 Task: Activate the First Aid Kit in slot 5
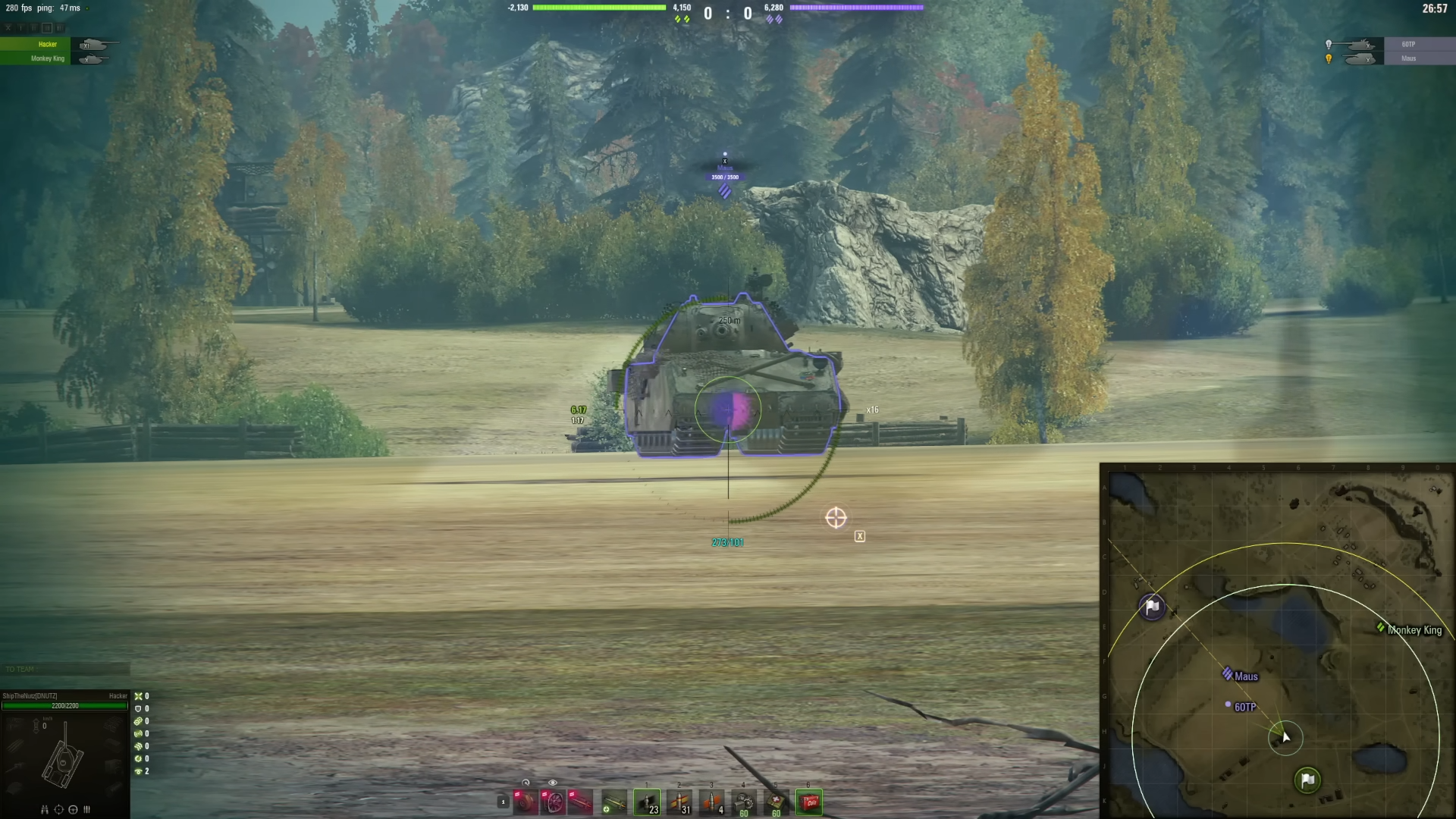[x=775, y=802]
